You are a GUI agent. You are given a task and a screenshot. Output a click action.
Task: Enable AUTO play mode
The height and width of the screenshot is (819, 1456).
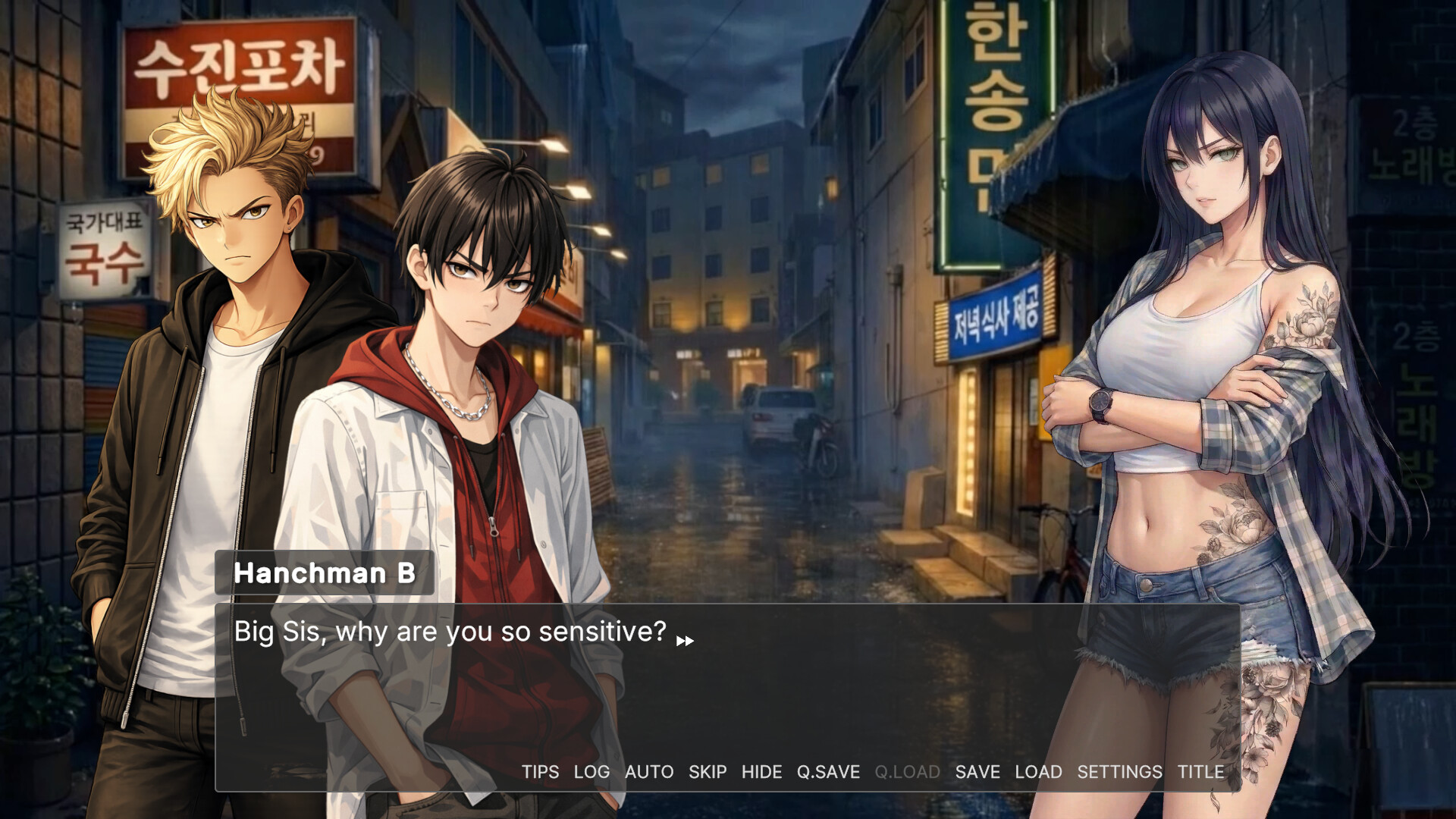coord(648,772)
